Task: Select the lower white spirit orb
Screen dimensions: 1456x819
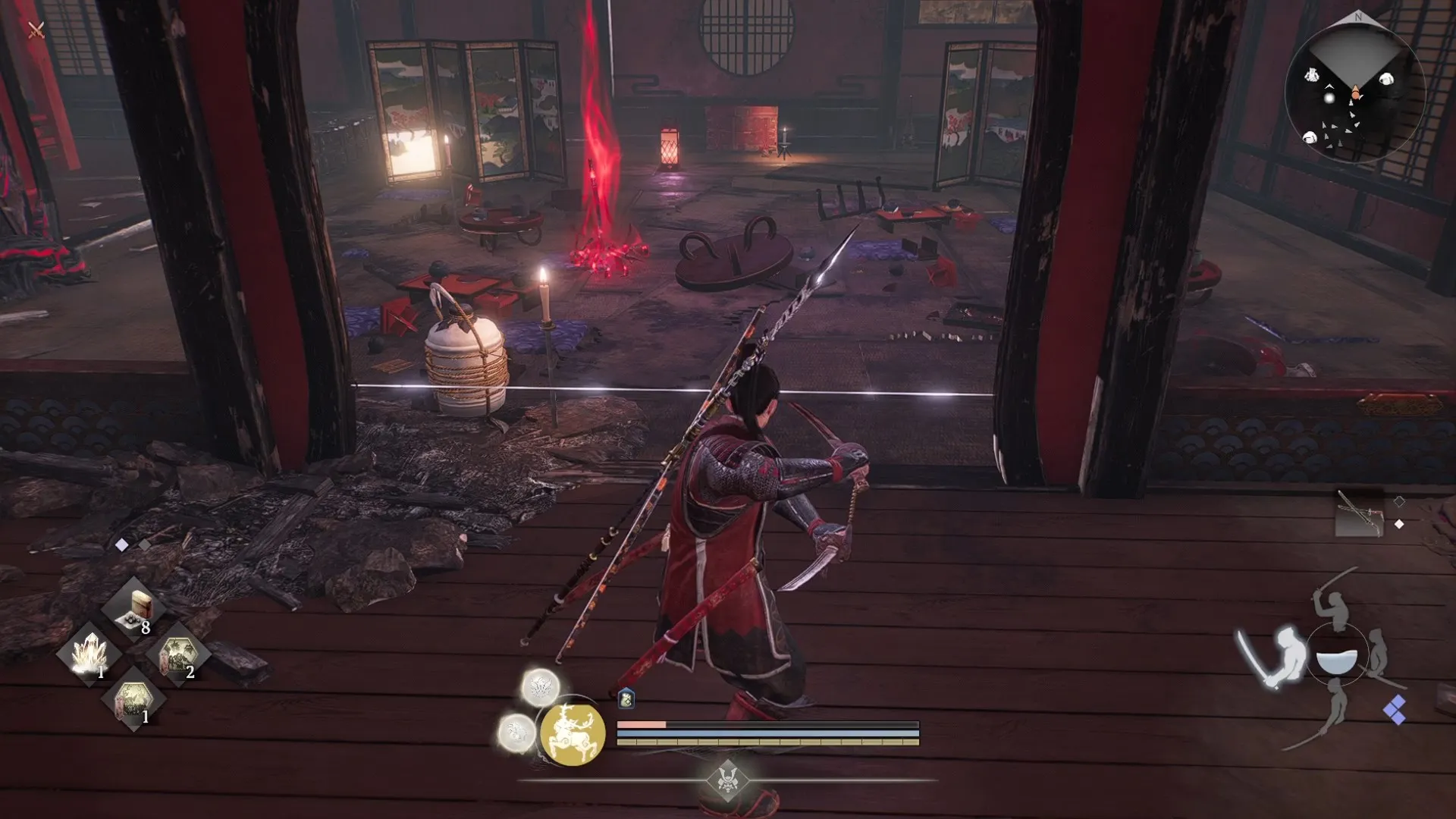Action: point(516,733)
